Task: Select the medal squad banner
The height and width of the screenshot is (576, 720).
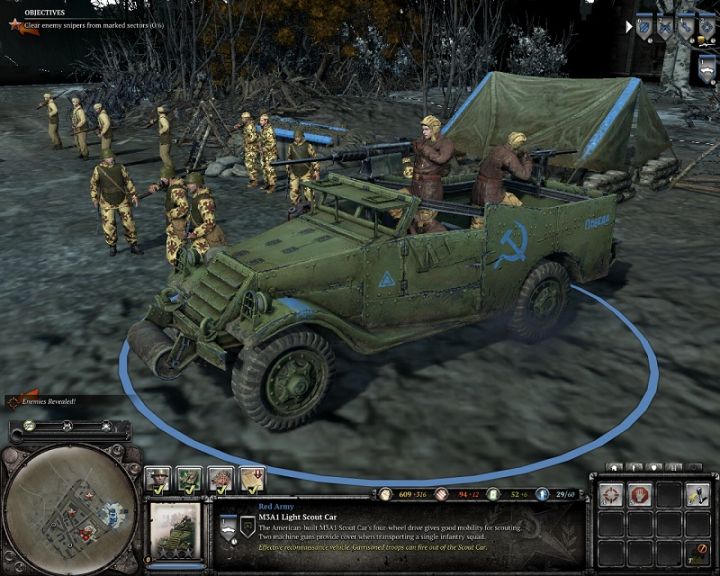Action: (706, 28)
